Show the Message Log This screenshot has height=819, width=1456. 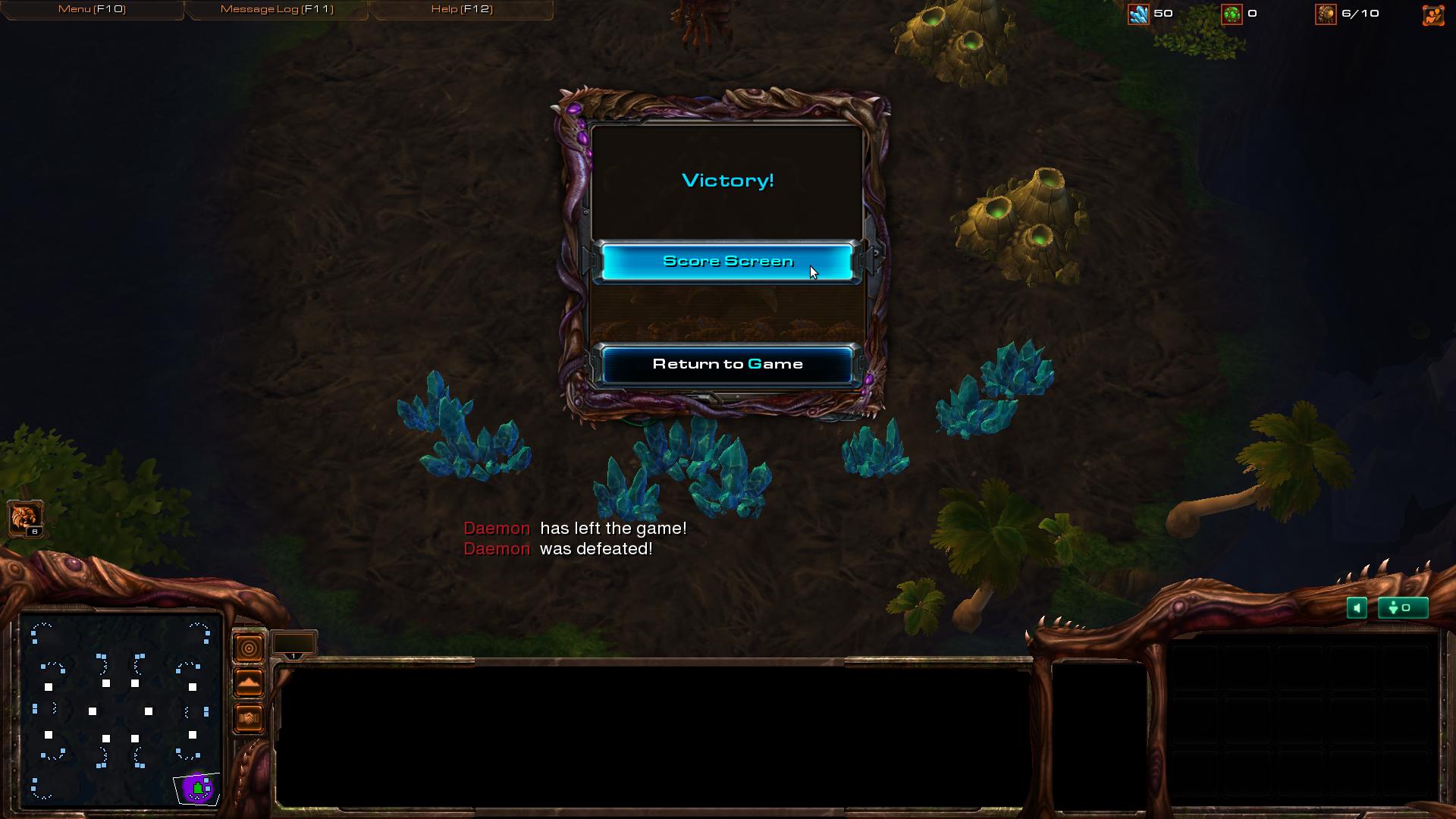(277, 9)
